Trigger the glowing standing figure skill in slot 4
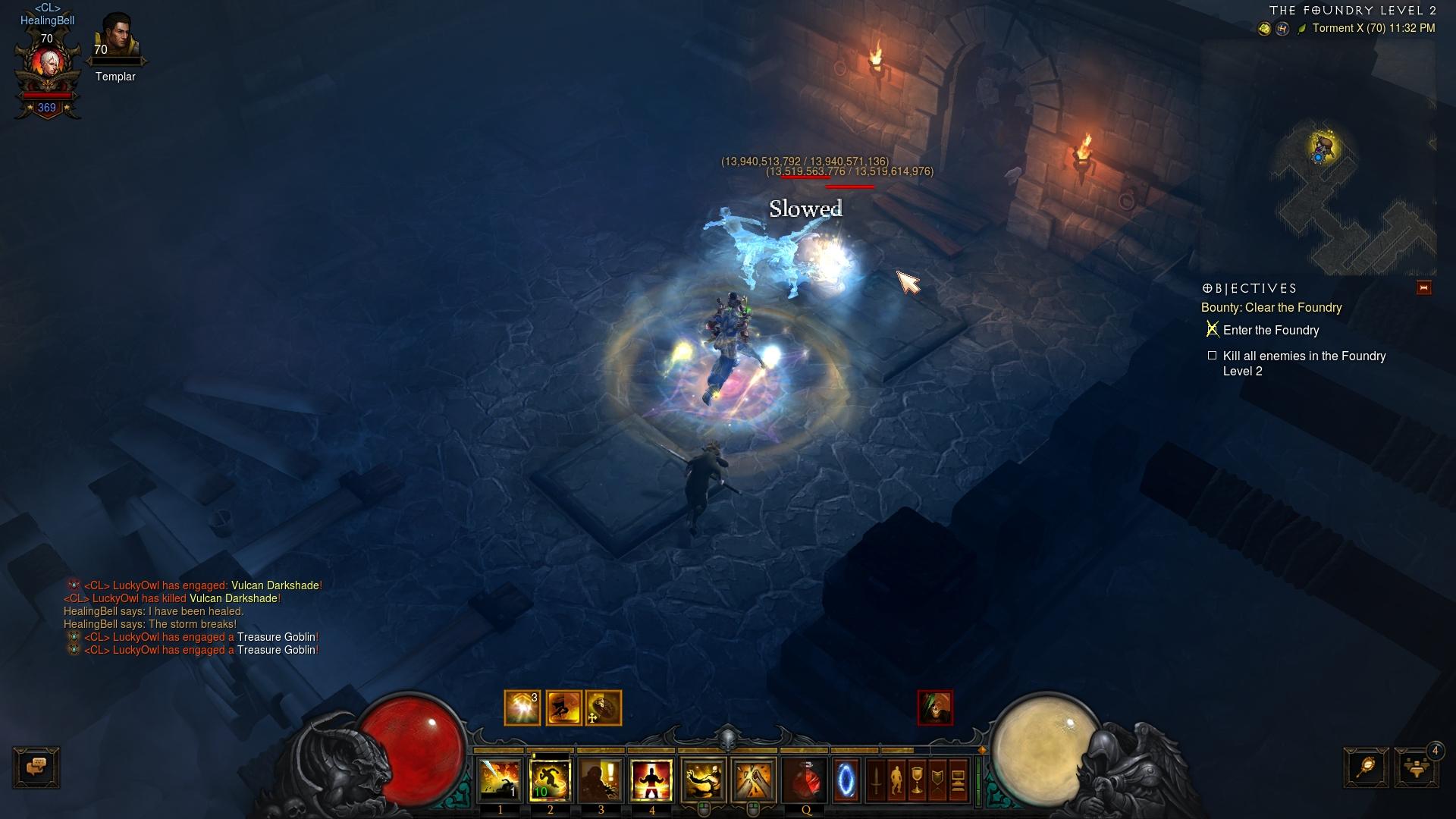 click(x=651, y=780)
